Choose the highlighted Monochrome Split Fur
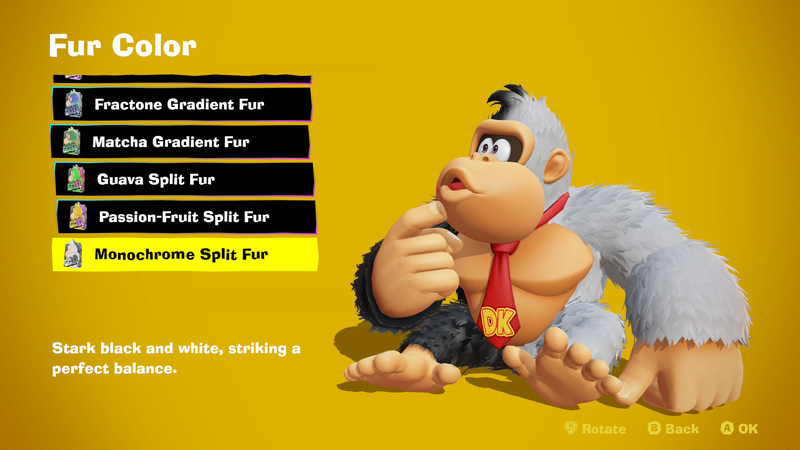Image resolution: width=800 pixels, height=450 pixels. 184,254
